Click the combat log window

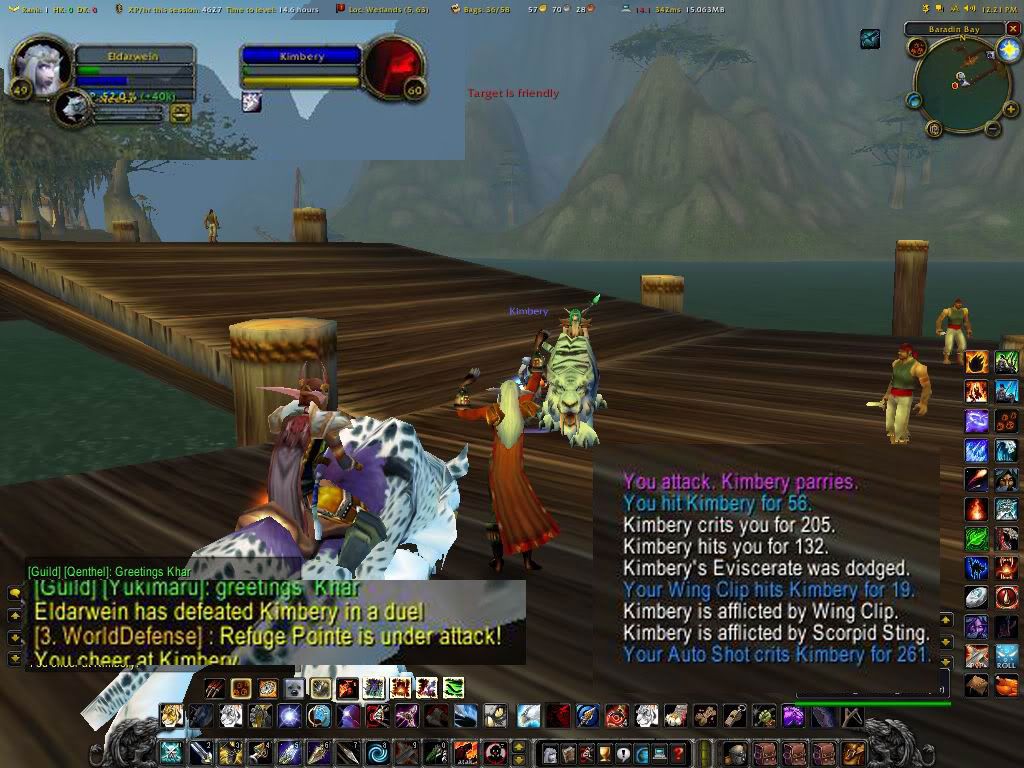tap(775, 570)
